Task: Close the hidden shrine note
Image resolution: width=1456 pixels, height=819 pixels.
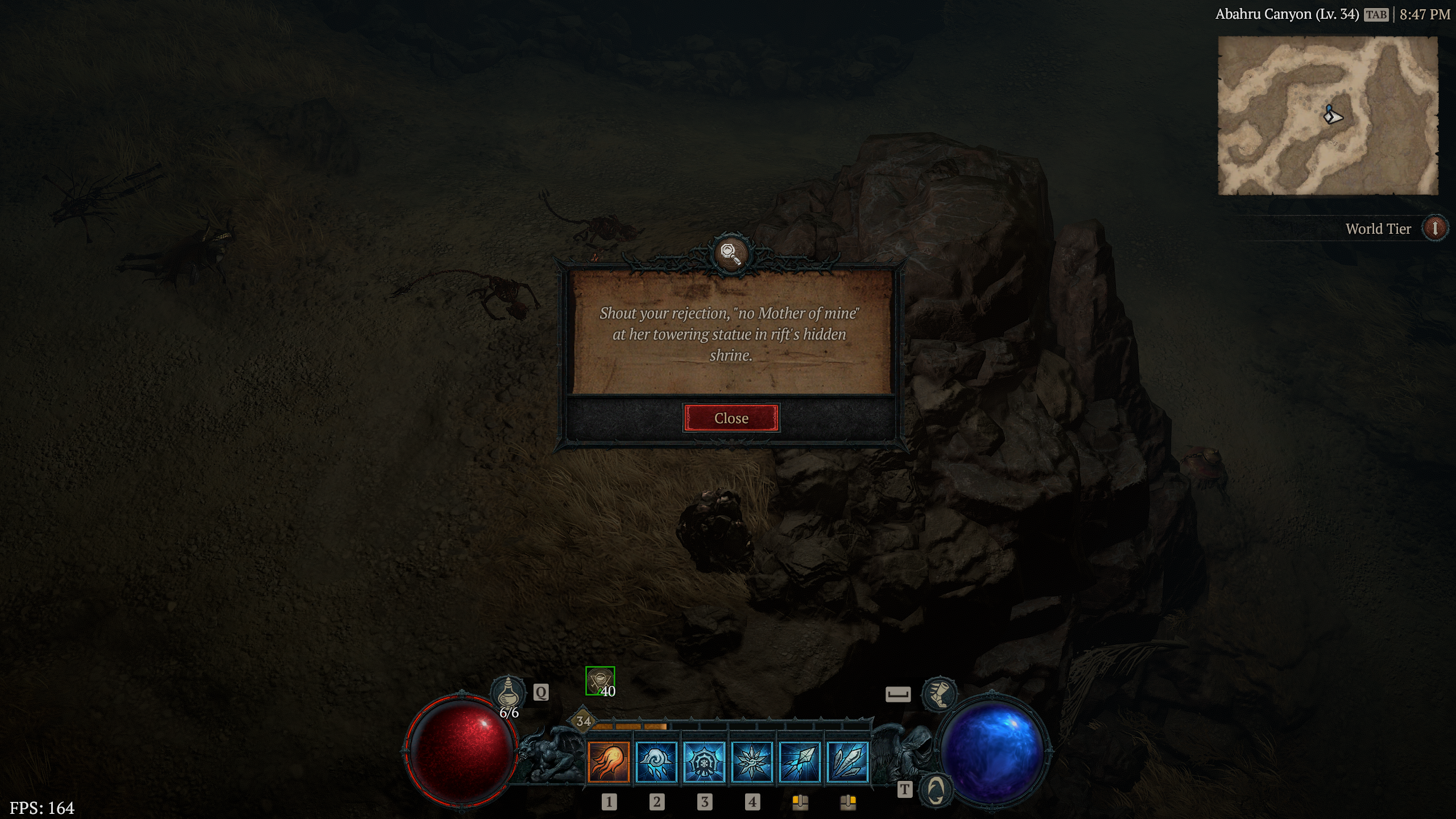Action: [x=732, y=418]
